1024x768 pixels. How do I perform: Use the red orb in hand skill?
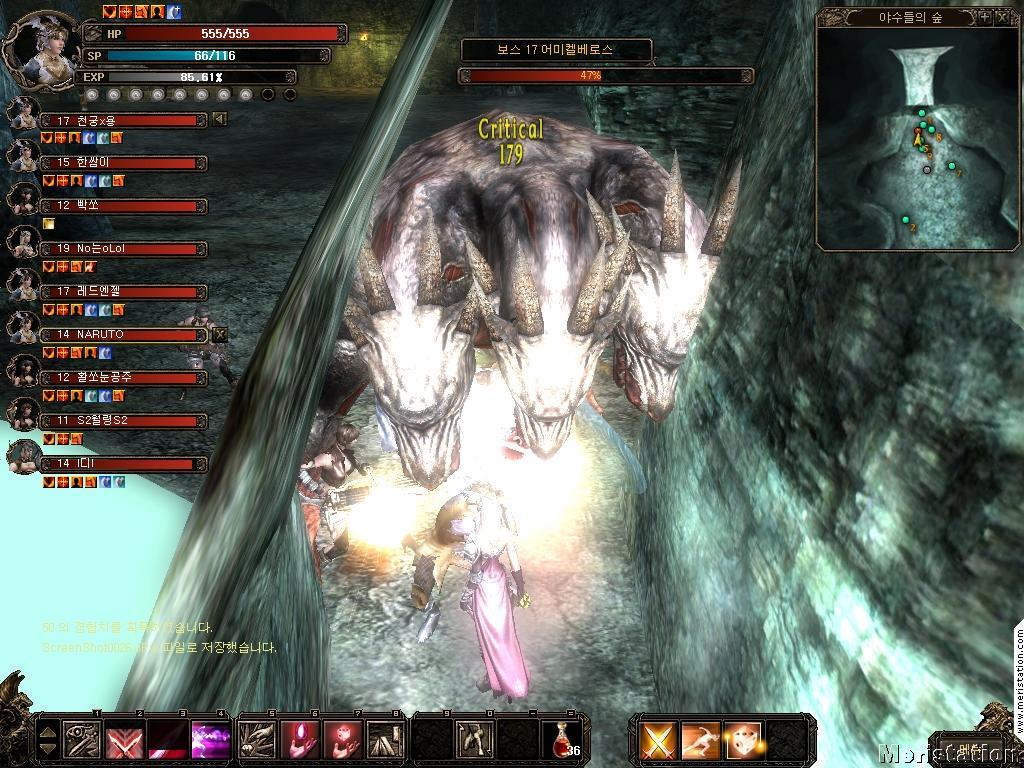coord(299,739)
